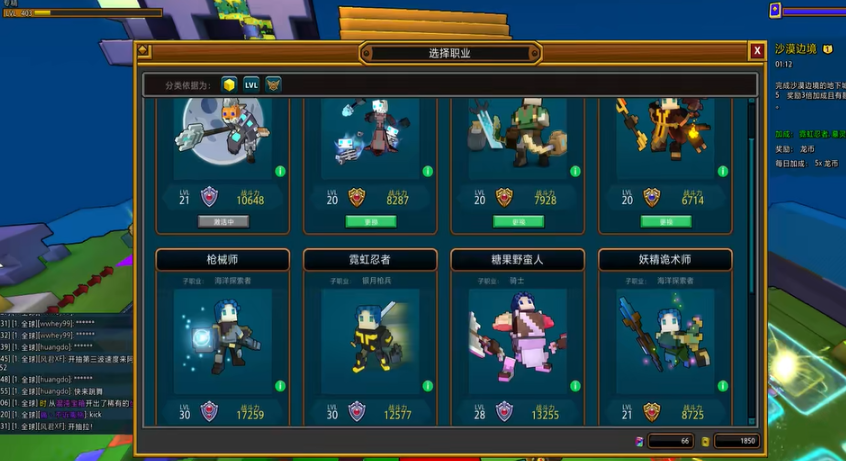This screenshot has width=846, height=461.
Task: Click the small button left of the title bar
Action: [144, 51]
